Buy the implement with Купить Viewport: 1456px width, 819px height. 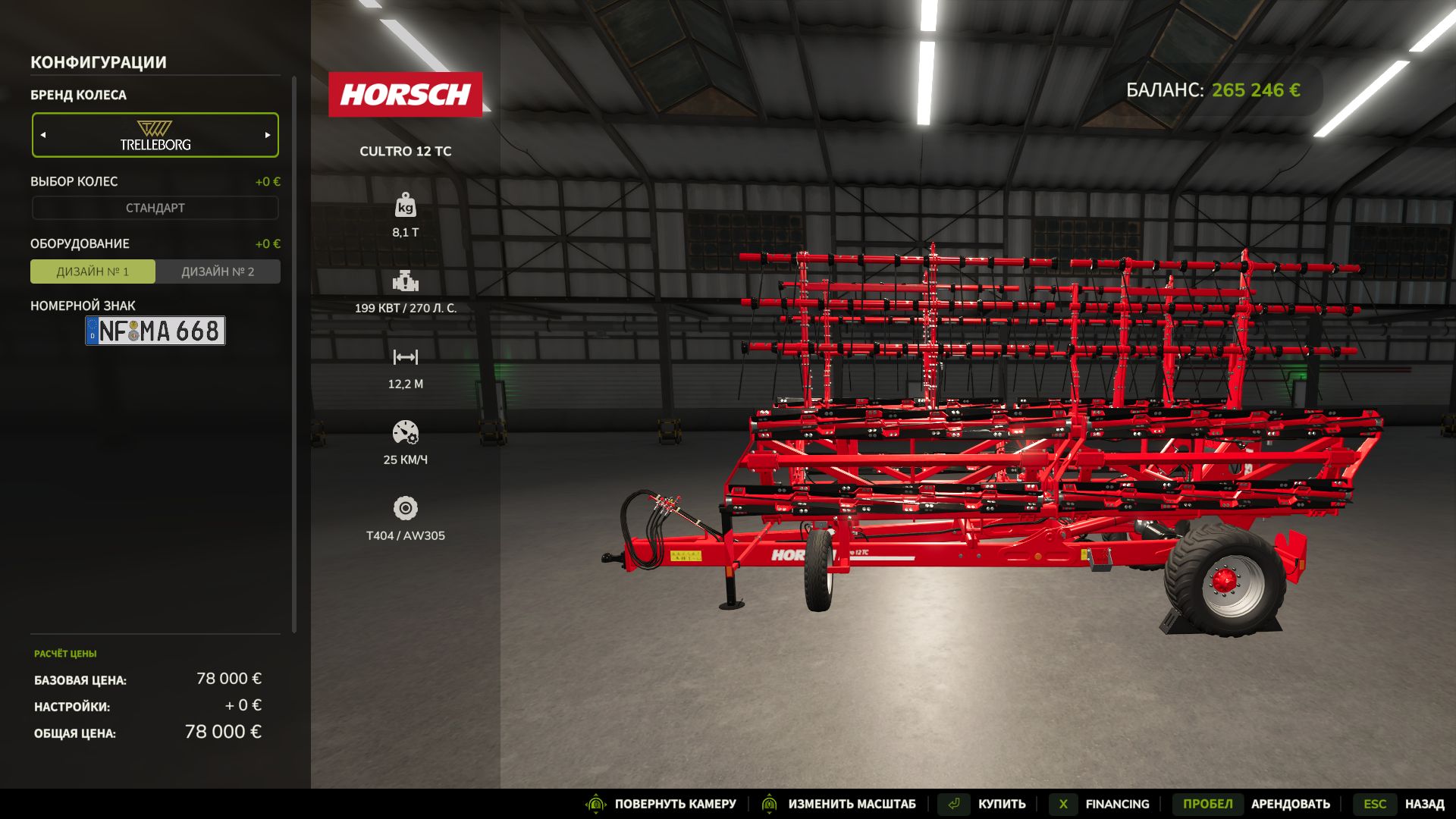click(x=1001, y=804)
